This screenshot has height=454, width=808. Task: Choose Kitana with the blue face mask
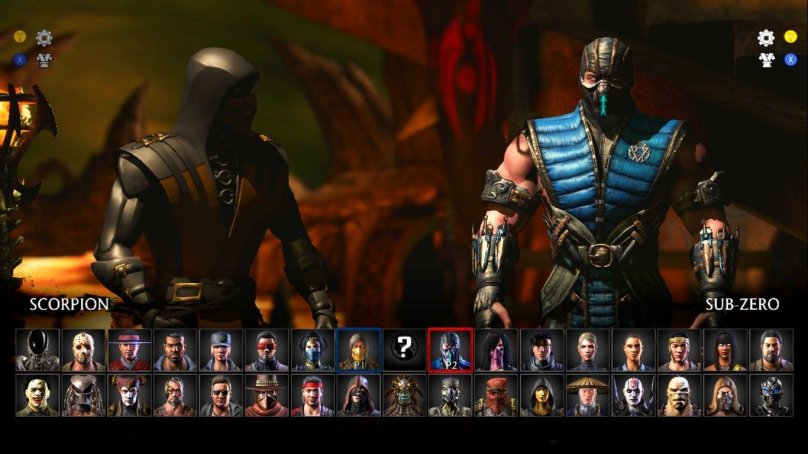pos(312,351)
